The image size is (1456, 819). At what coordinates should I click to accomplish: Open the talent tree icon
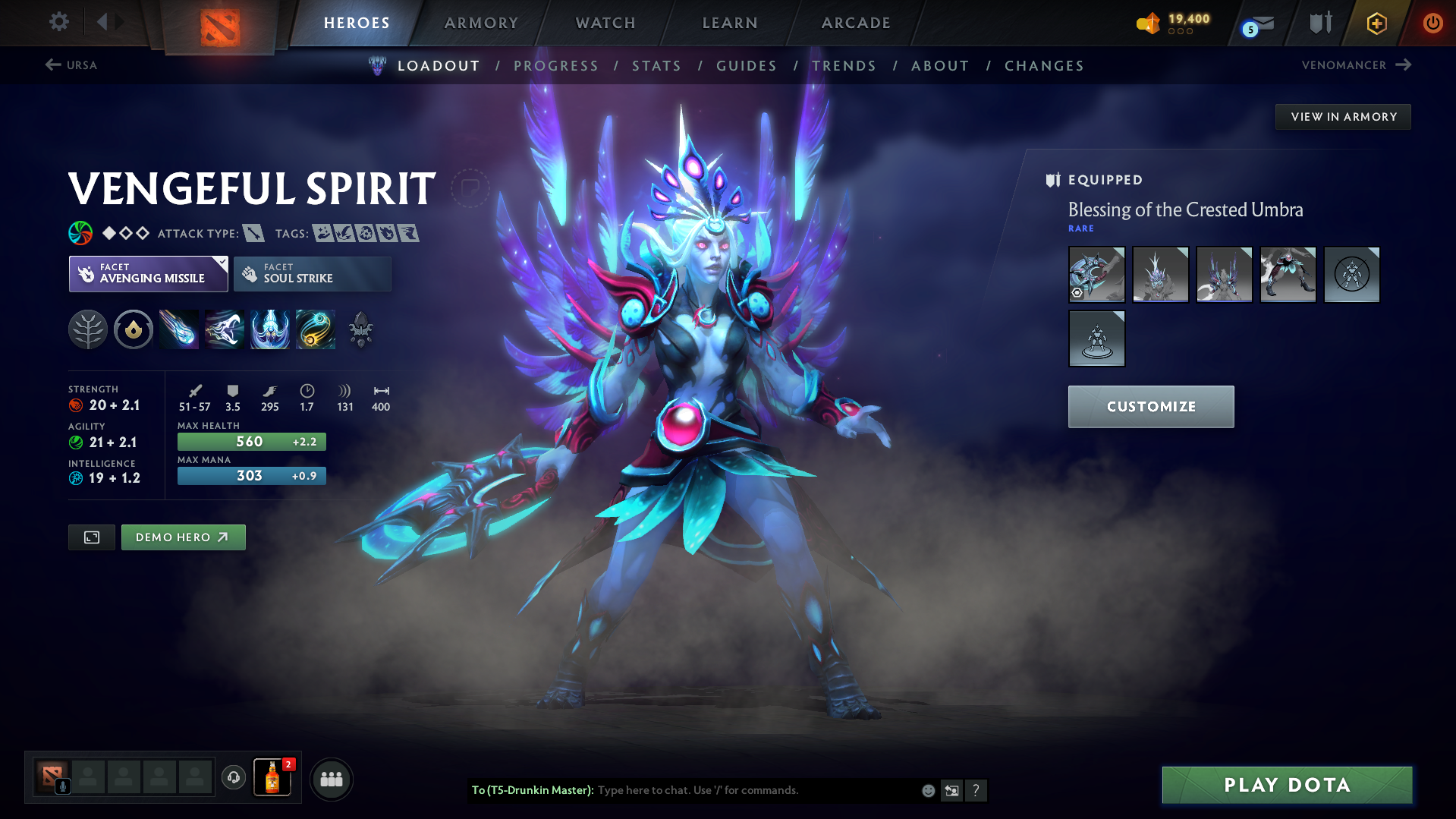click(x=88, y=329)
